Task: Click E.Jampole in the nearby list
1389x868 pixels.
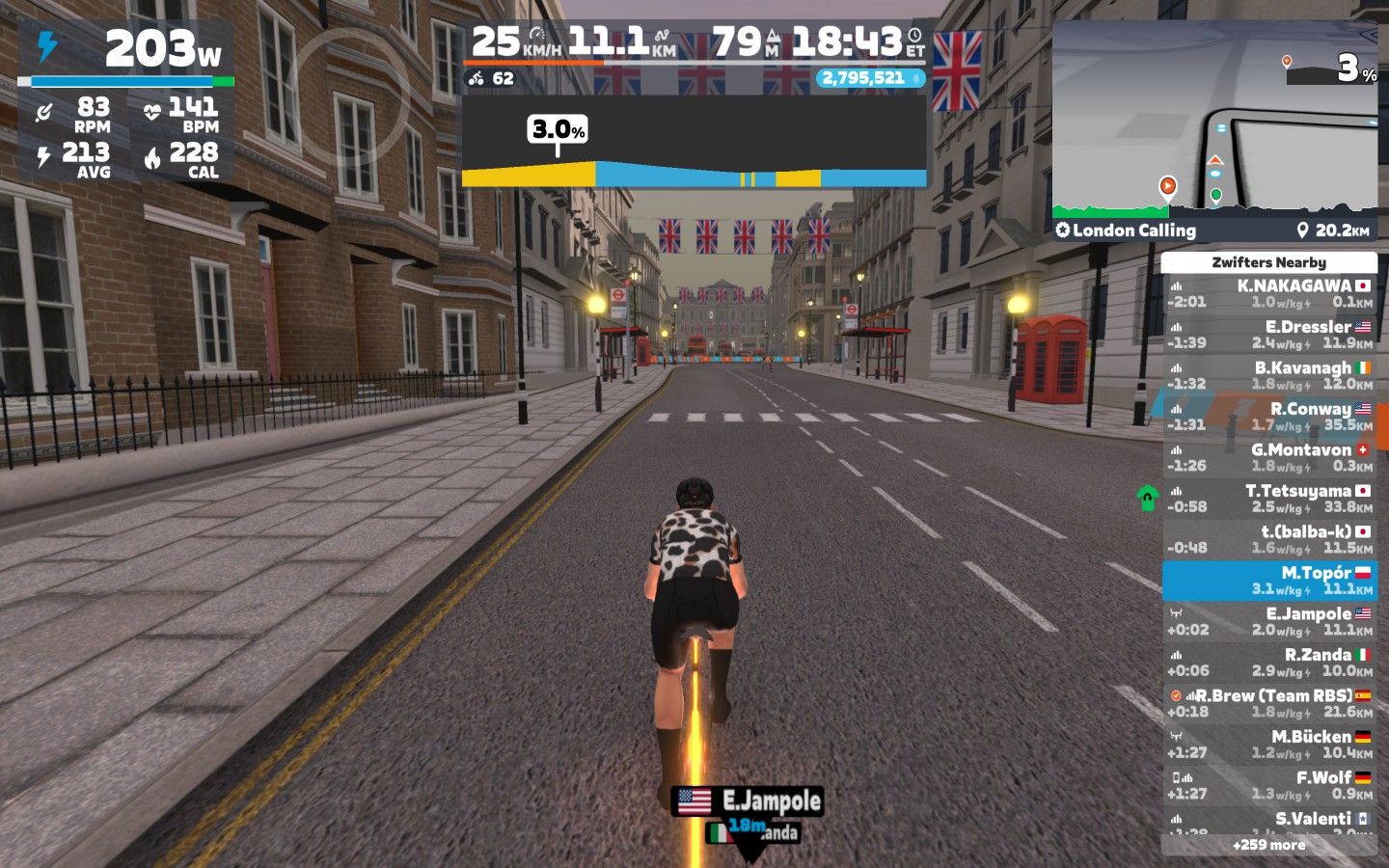Action: pyautogui.click(x=1268, y=621)
